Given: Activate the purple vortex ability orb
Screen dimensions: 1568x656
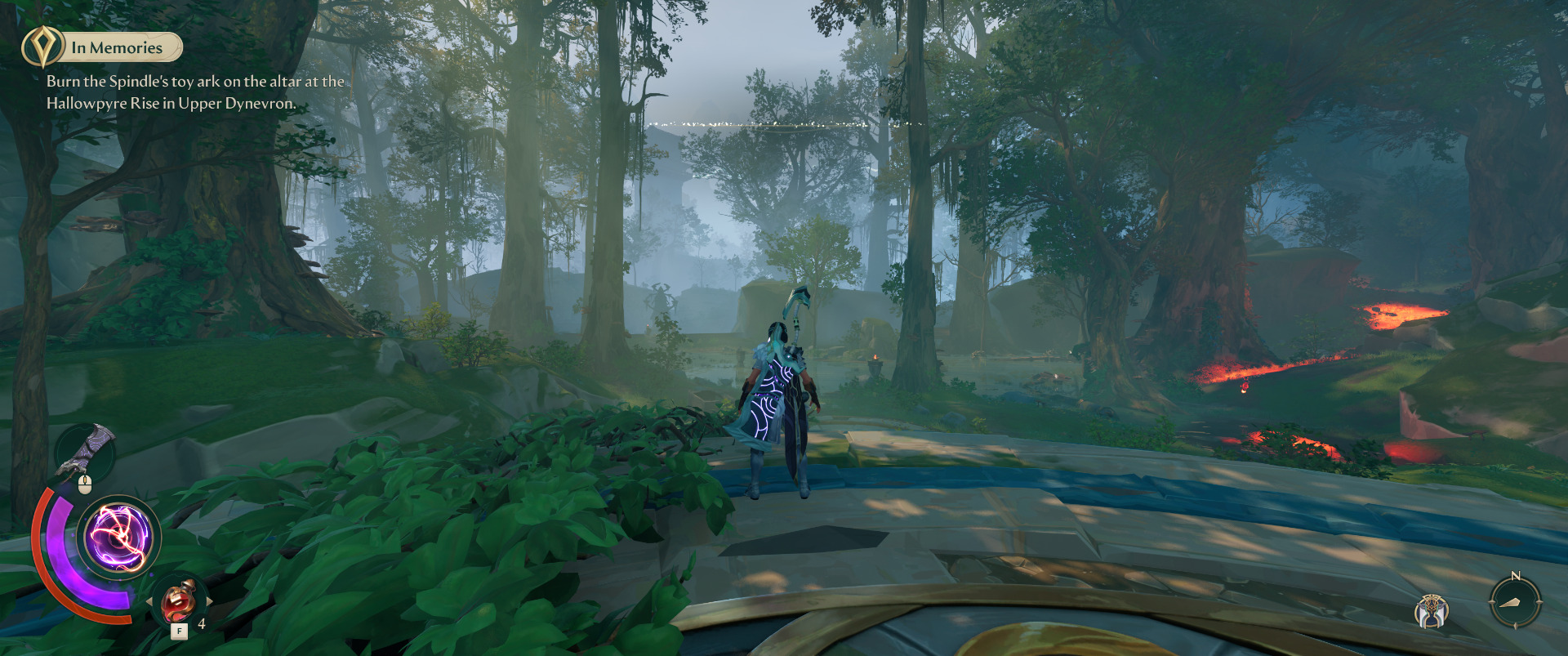Looking at the screenshot, I should pyautogui.click(x=119, y=538).
